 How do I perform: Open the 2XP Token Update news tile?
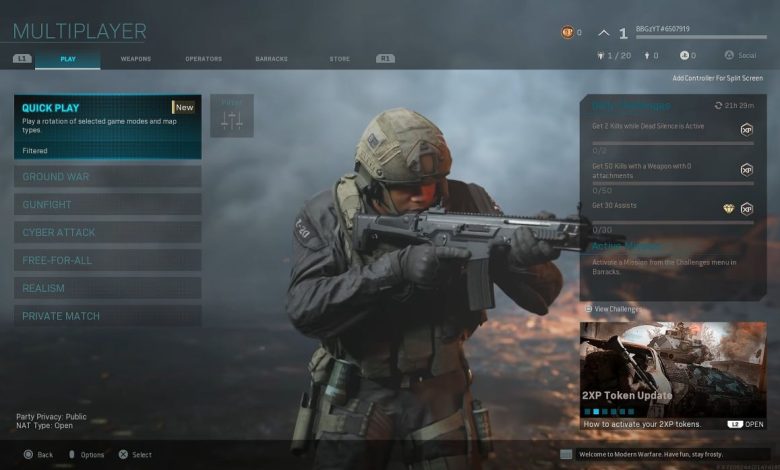[x=673, y=375]
